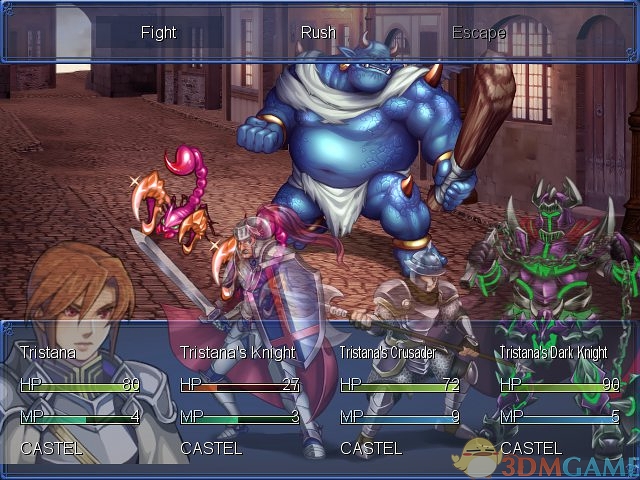
Task: Pick Tristana's Dark Knight party slot
Action: (x=560, y=400)
